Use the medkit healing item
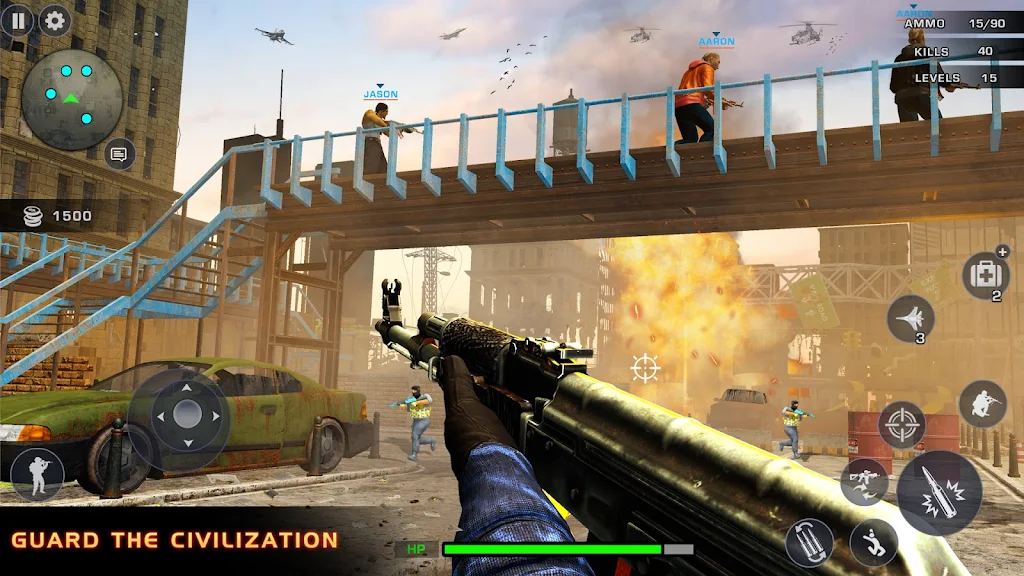Screen dimensions: 1024x576 pyautogui.click(x=984, y=274)
